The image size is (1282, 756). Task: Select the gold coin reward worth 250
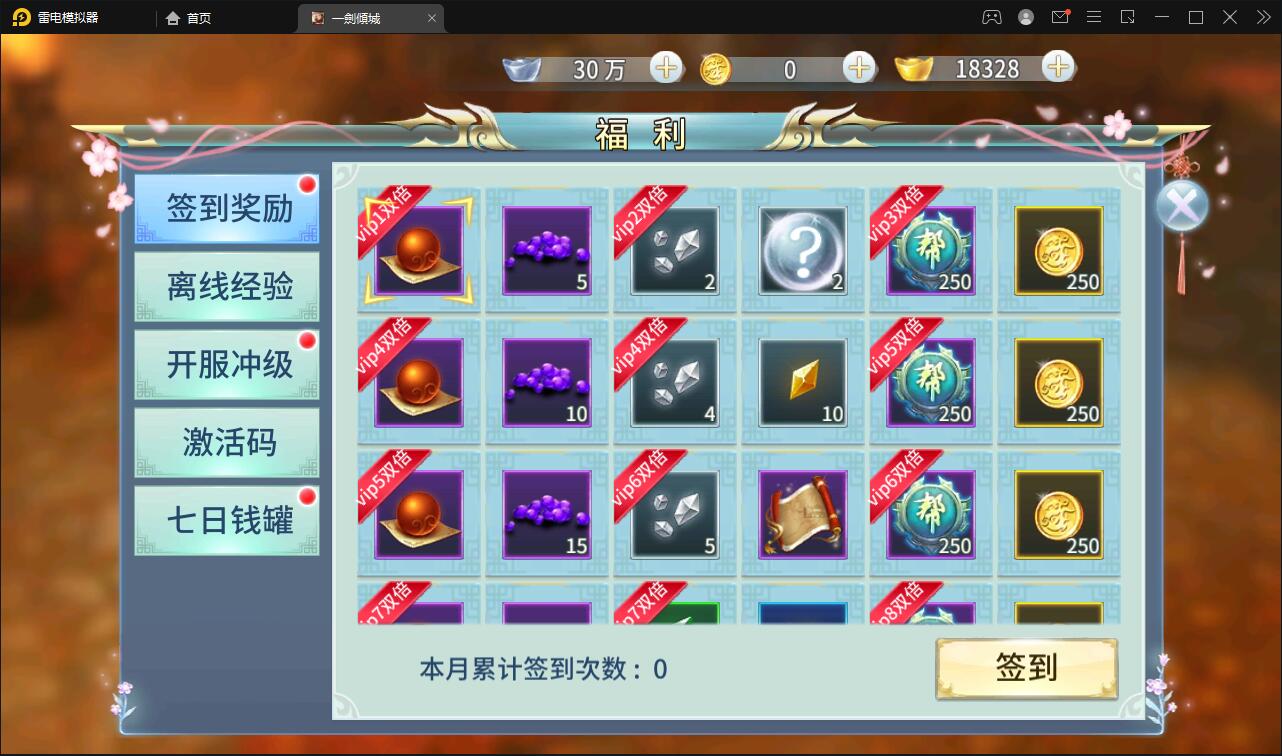click(x=1058, y=250)
